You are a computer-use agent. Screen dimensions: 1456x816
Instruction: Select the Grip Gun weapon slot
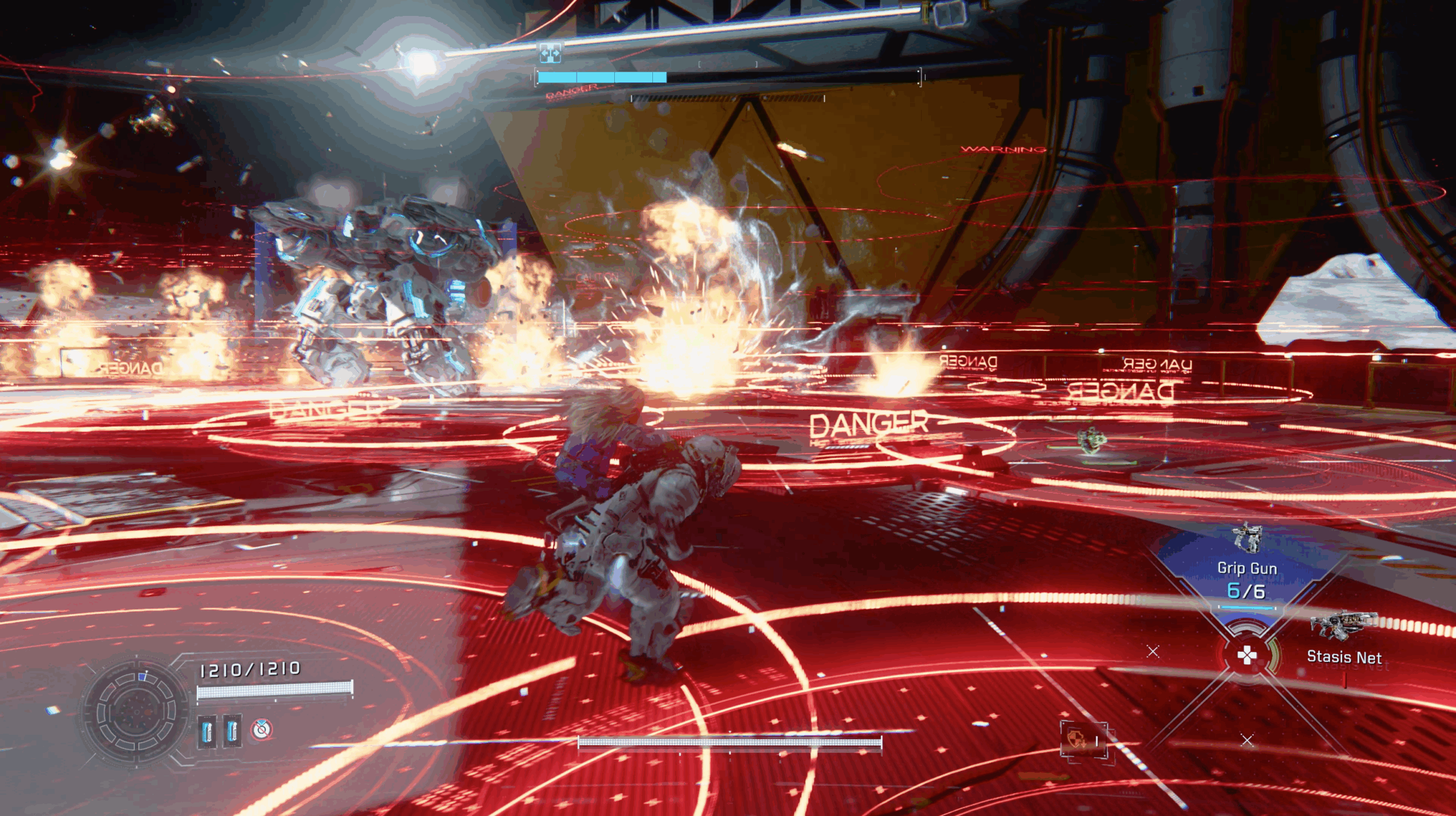(1246, 569)
